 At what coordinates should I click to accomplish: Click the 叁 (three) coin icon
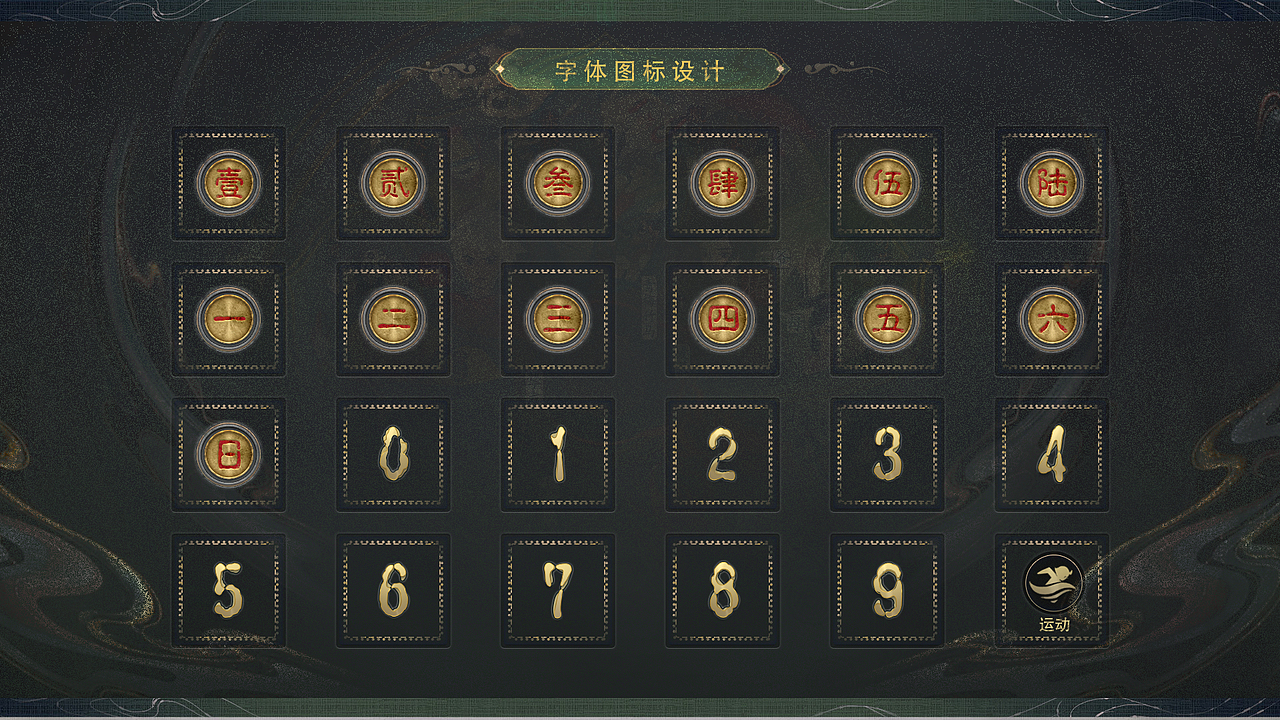point(558,184)
